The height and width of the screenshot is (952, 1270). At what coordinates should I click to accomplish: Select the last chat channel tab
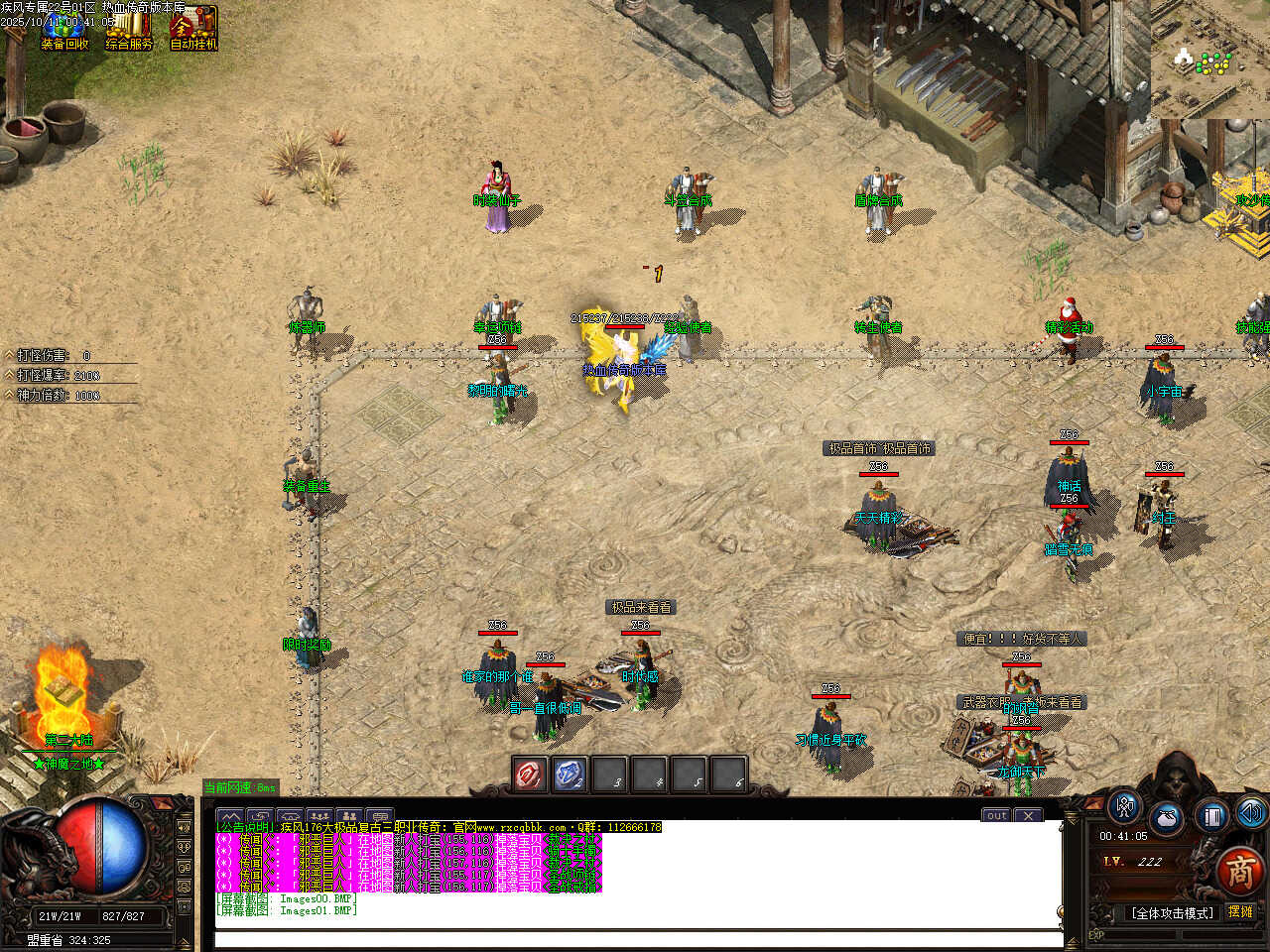pos(379,816)
